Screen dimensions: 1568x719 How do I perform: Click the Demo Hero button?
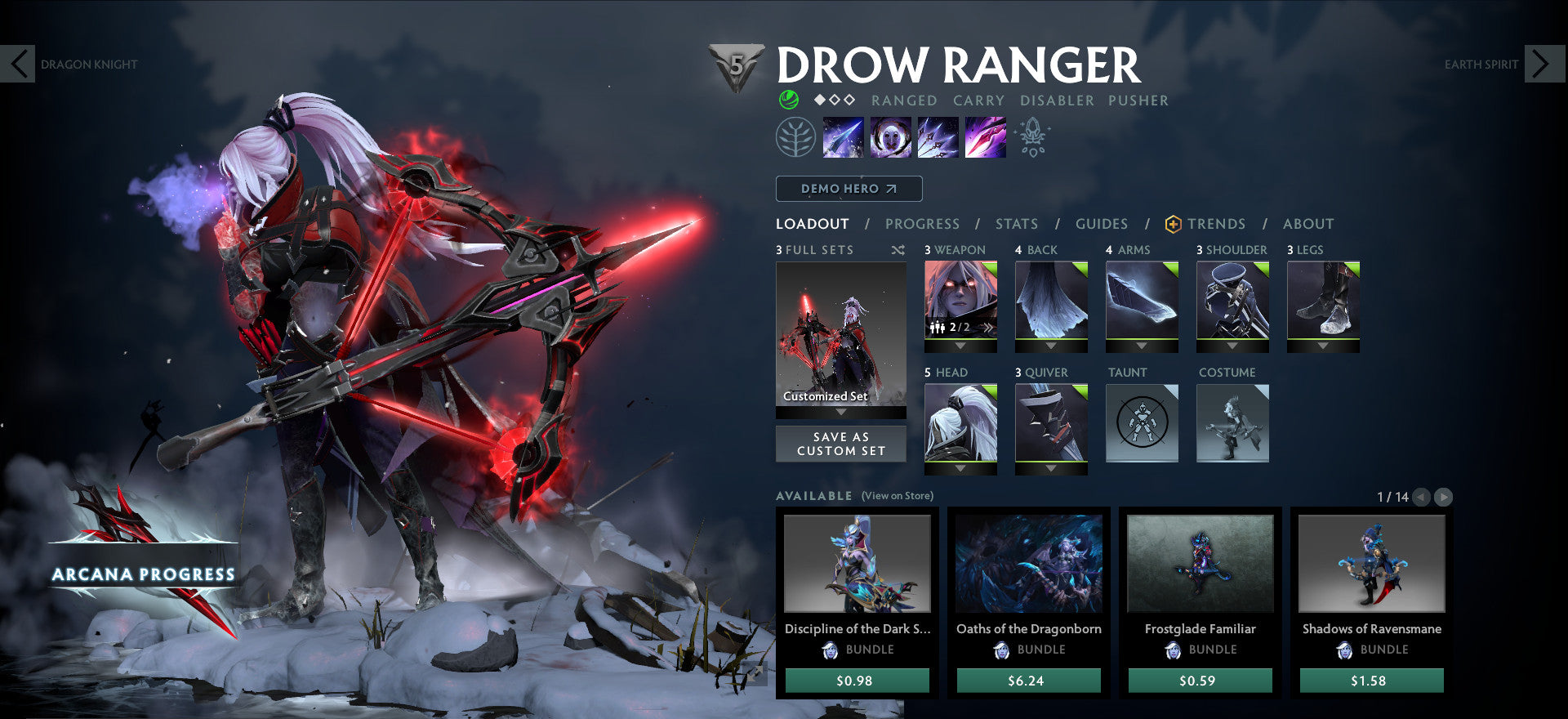click(x=847, y=188)
